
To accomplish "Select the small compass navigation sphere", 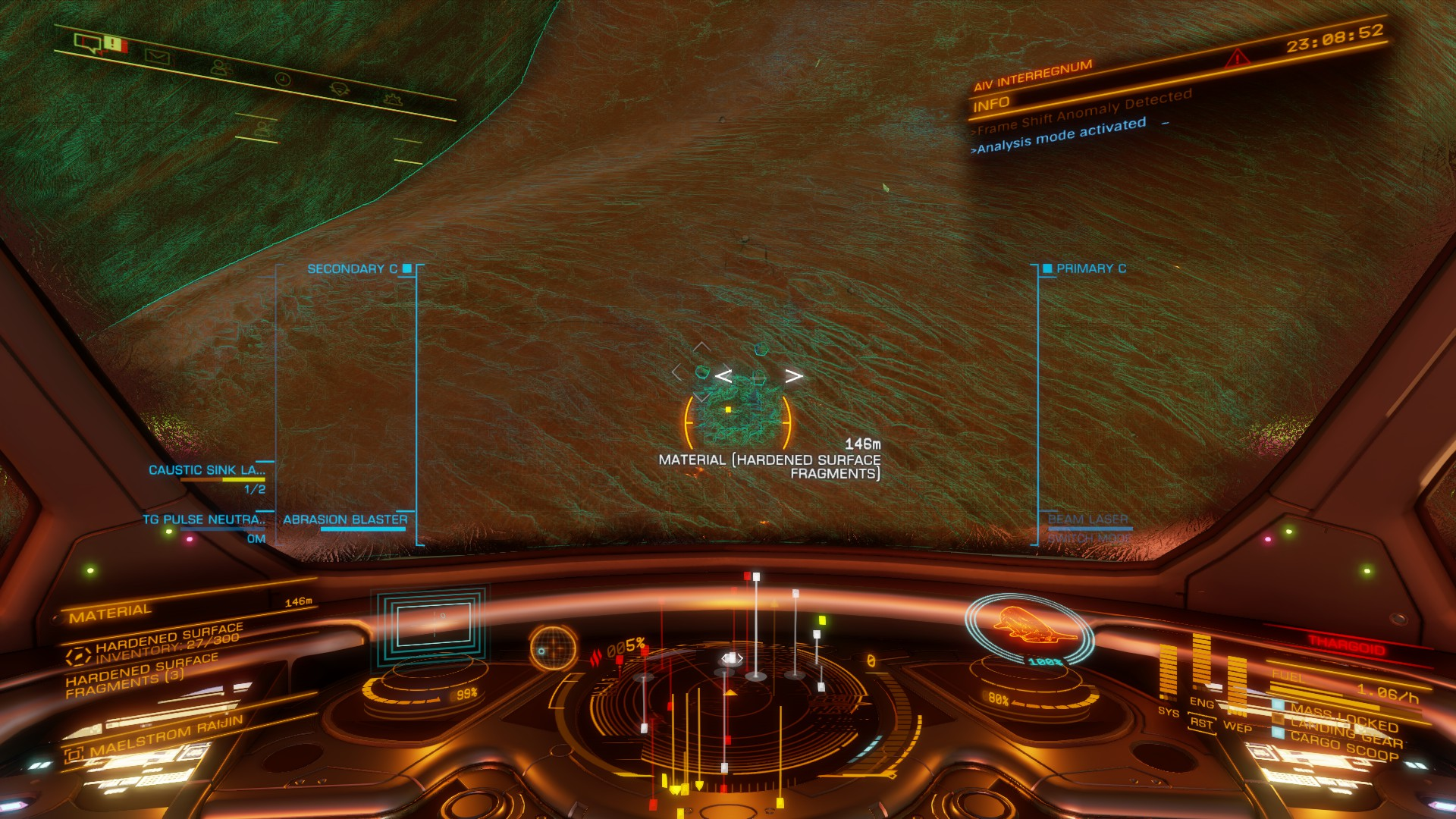I will click(x=551, y=647).
